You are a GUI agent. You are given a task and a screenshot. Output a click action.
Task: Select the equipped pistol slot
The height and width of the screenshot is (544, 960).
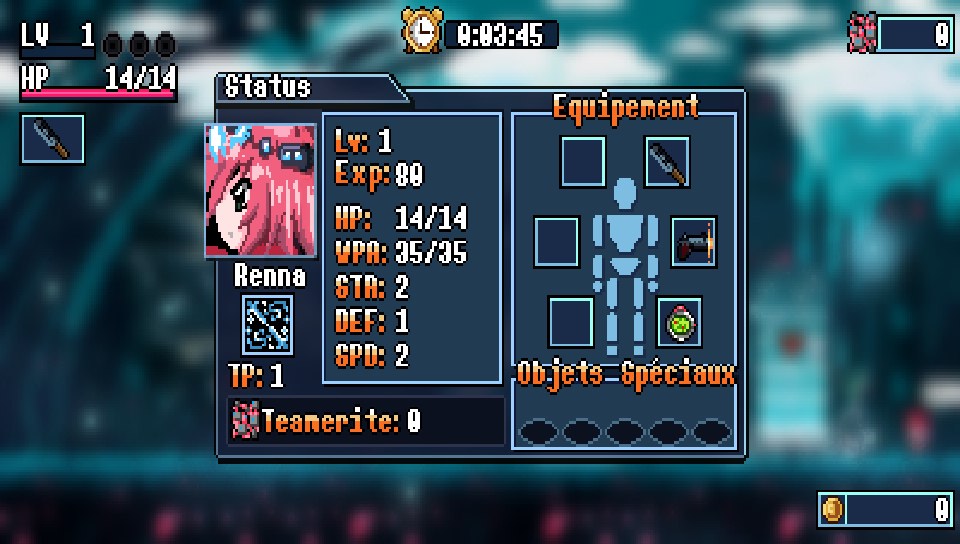coord(694,242)
